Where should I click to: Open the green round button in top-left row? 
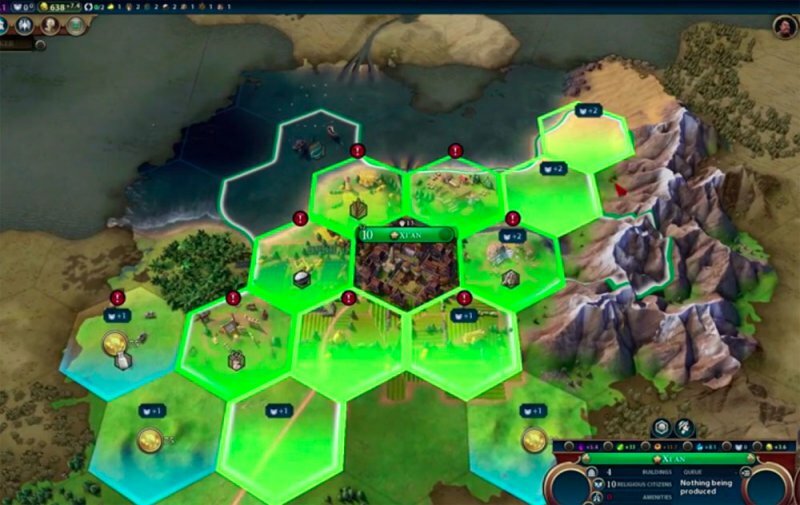[x=76, y=27]
